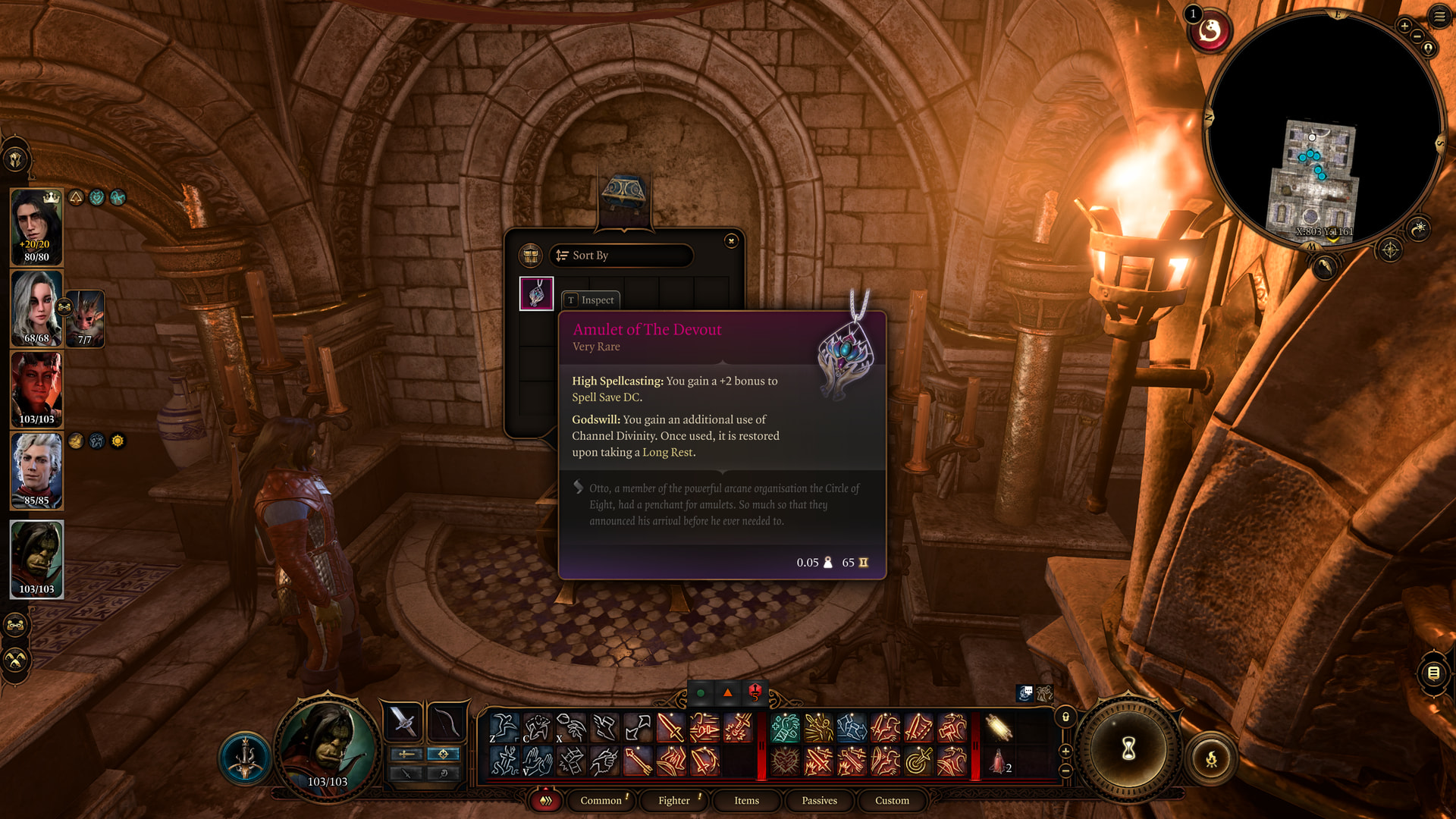This screenshot has width=1456, height=819.
Task: Select the red tiefling companion portrait
Action: pyautogui.click(x=36, y=390)
